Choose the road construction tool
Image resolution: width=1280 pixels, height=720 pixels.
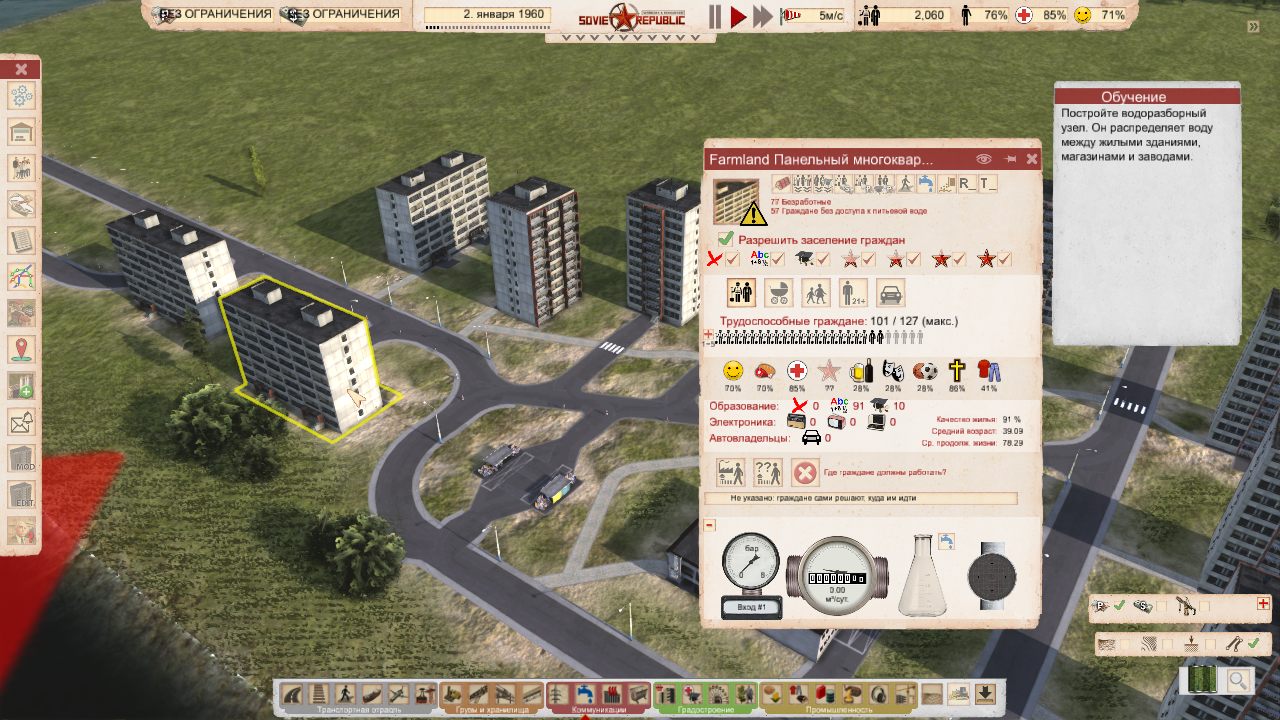293,693
